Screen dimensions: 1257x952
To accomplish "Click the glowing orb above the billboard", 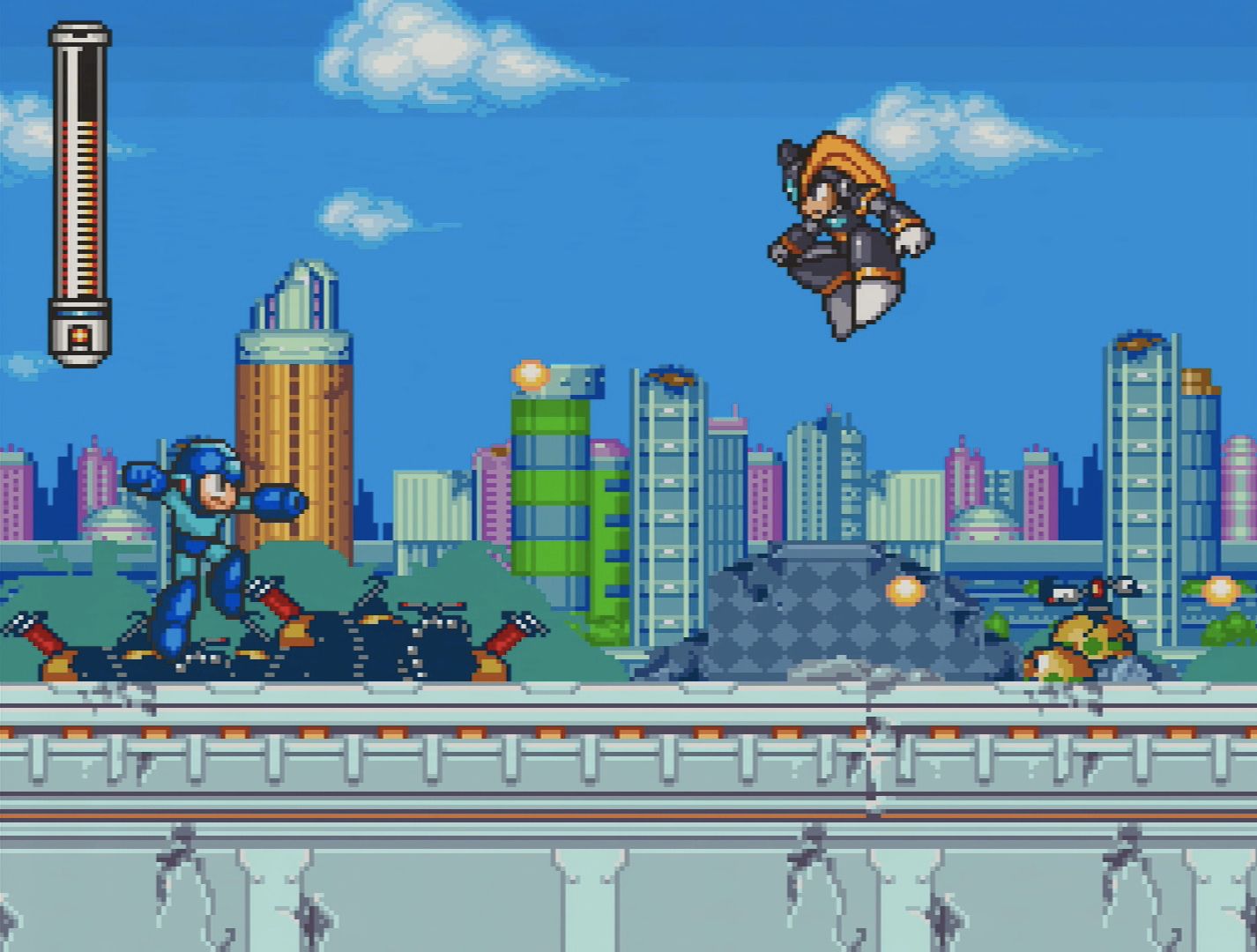I will [x=529, y=375].
